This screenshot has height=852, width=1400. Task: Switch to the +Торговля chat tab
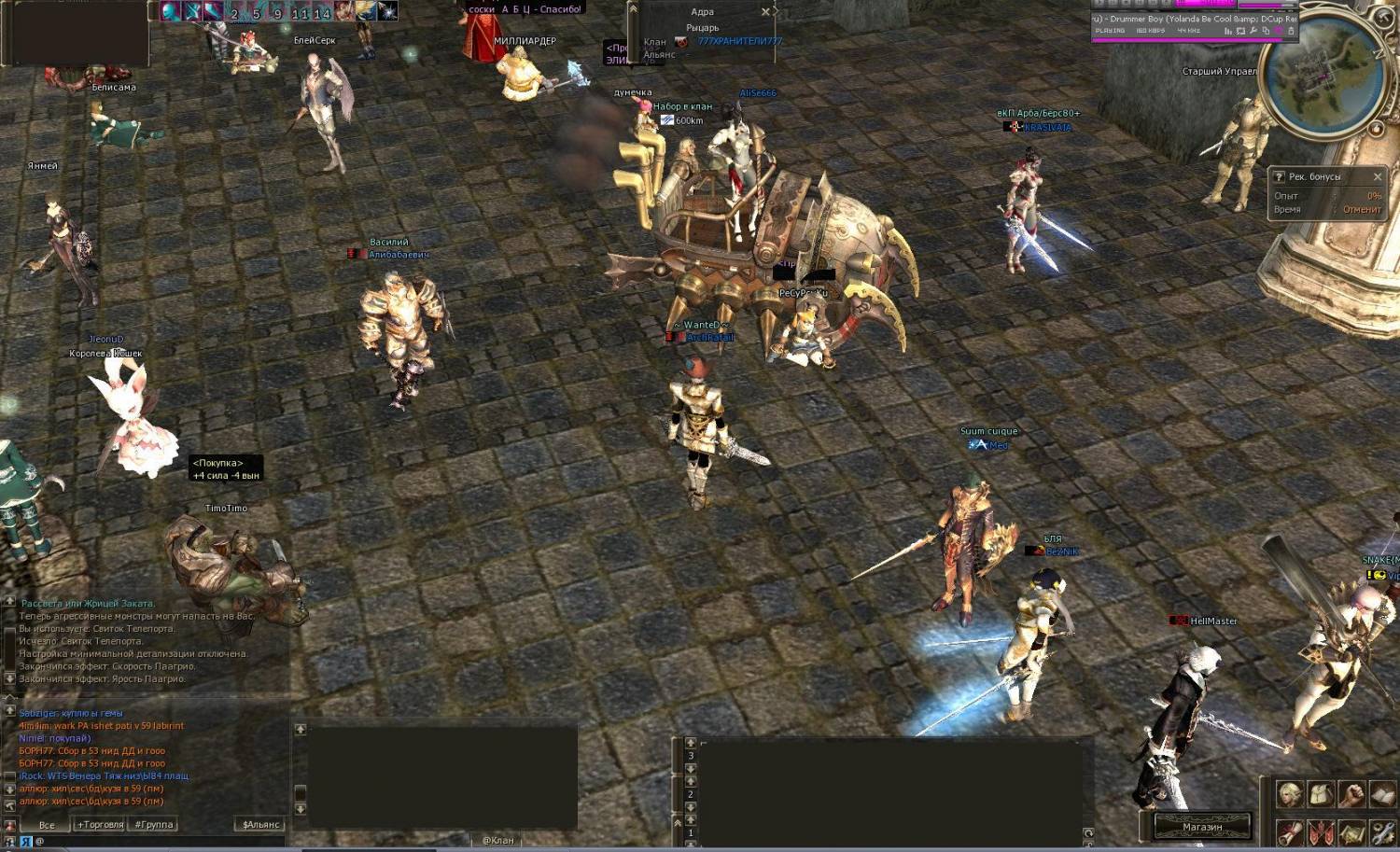100,825
